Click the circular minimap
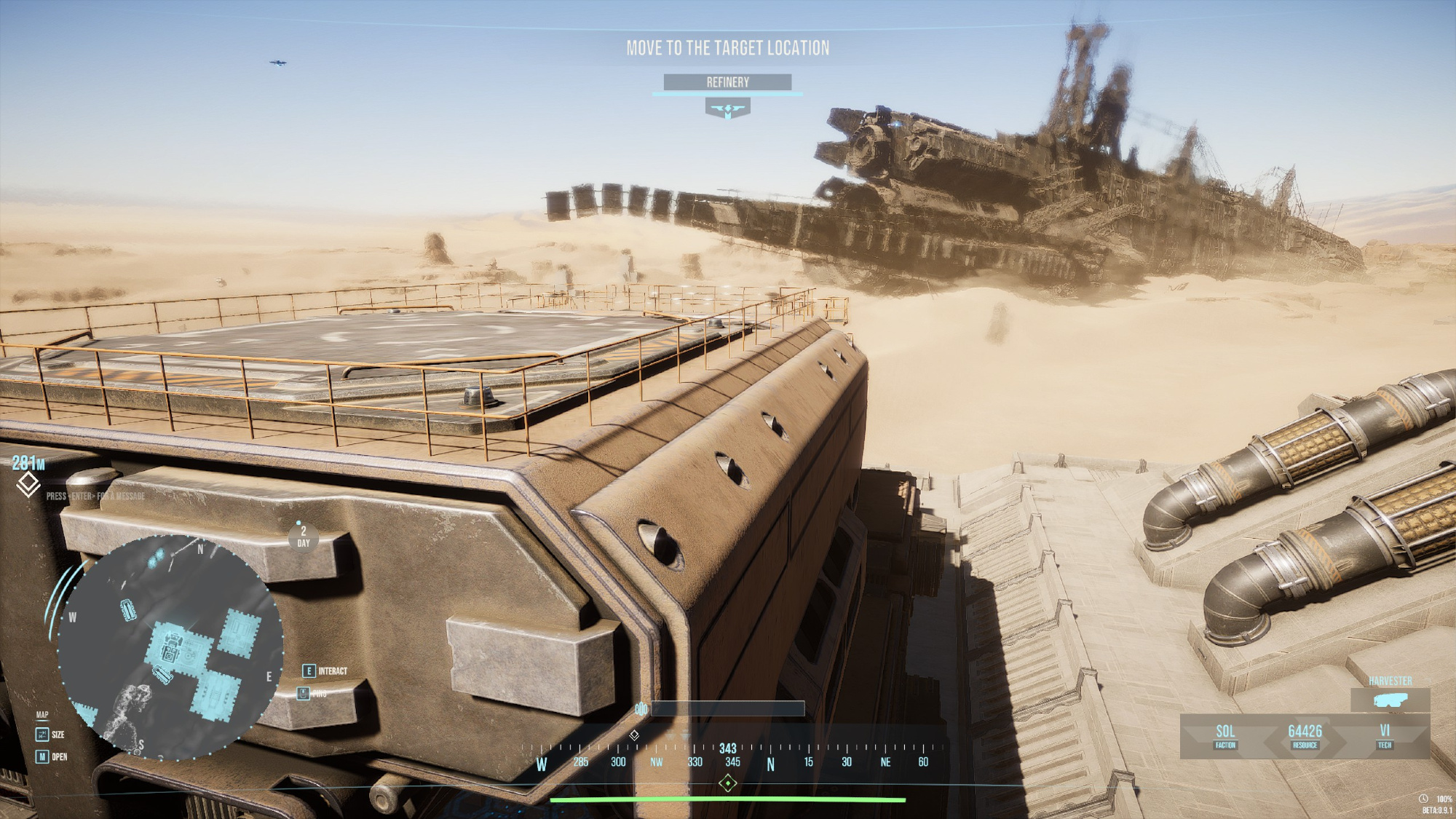The image size is (1456, 819). 170,647
